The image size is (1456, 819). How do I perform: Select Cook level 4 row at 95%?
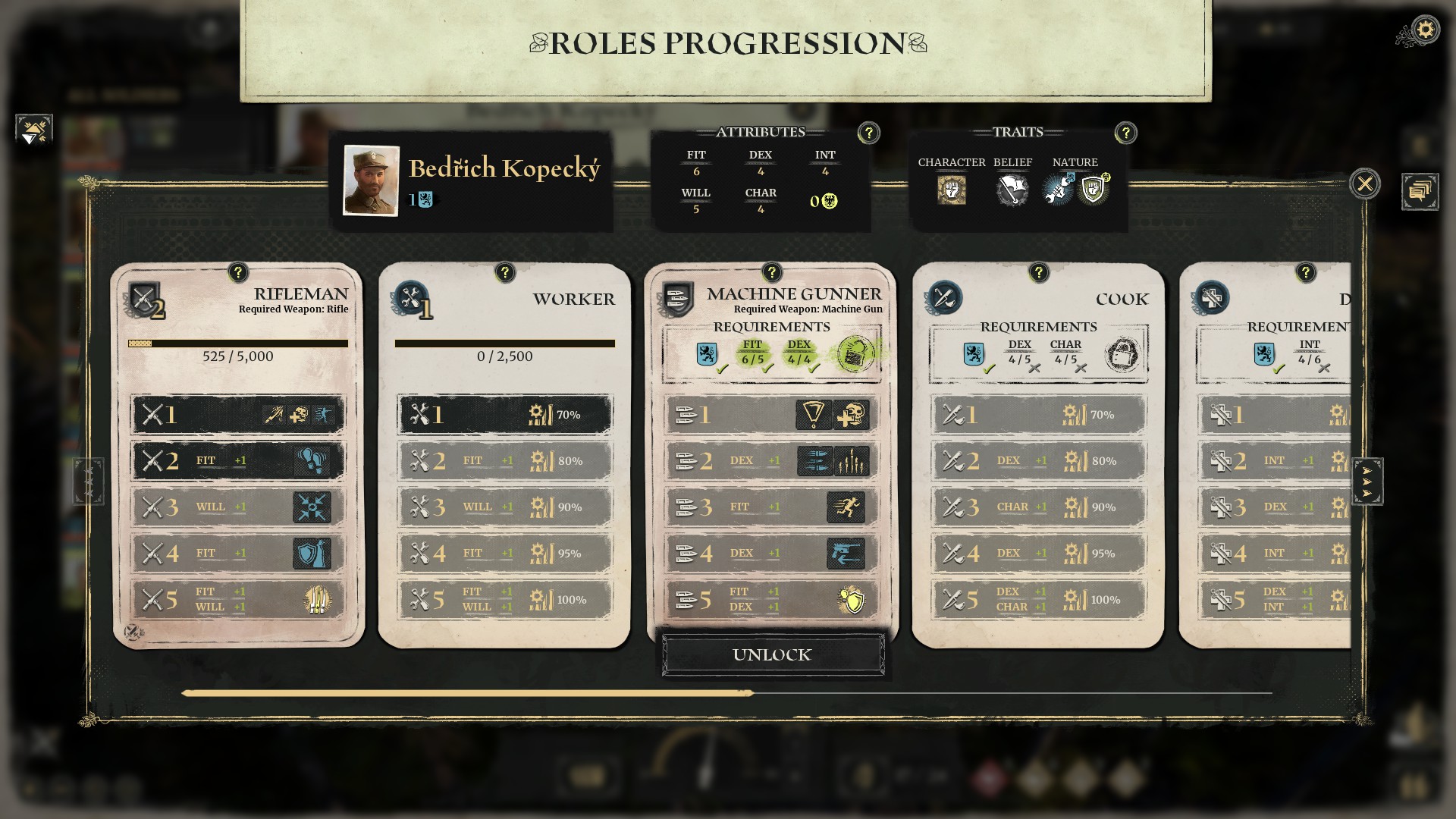point(1038,554)
